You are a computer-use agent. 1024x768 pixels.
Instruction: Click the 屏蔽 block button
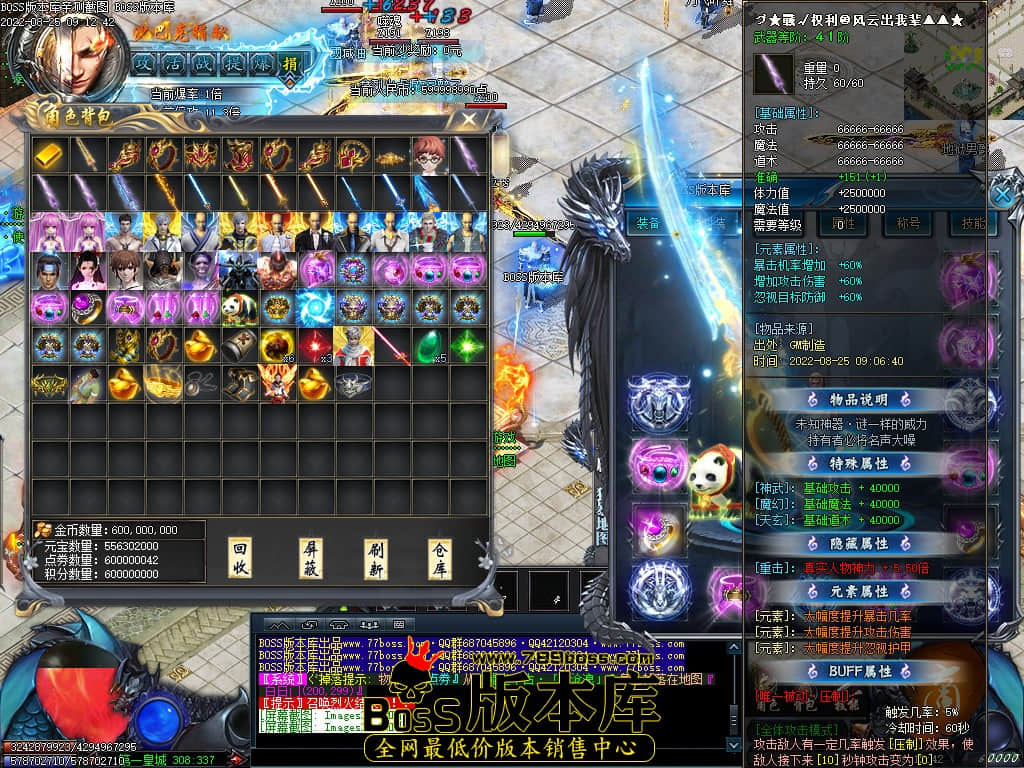pos(312,559)
